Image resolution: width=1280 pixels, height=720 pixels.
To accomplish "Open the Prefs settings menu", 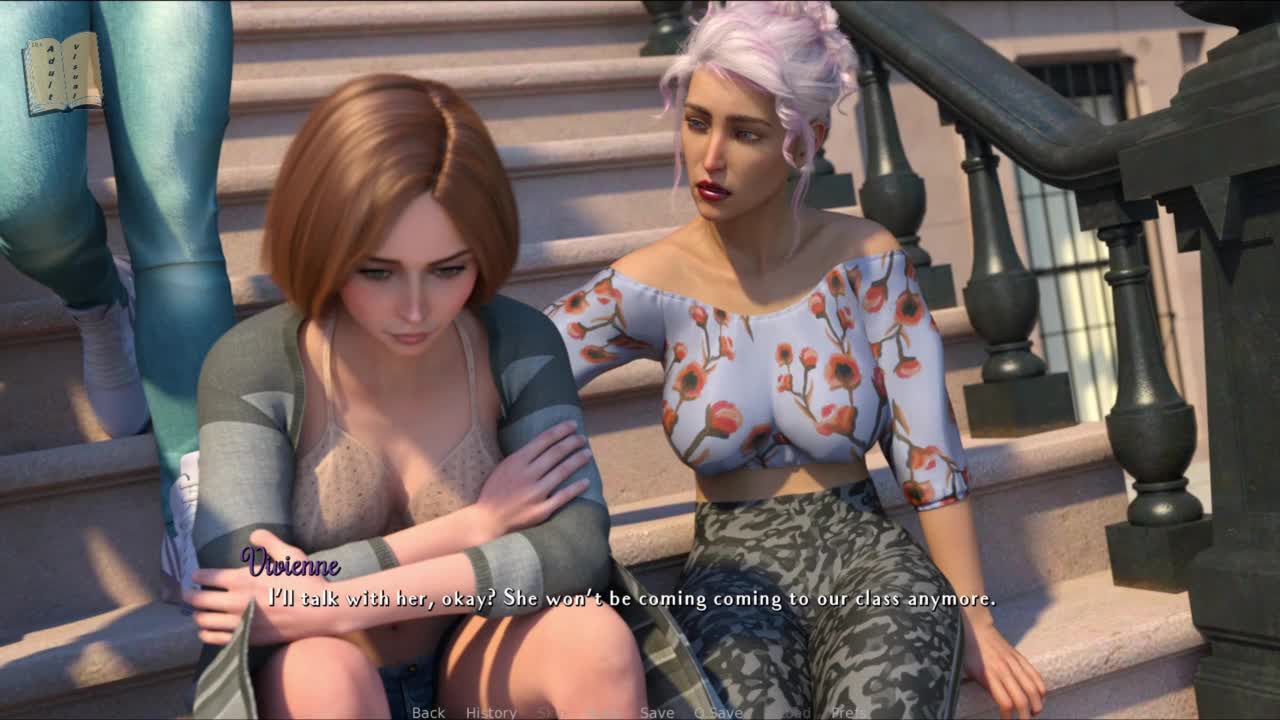I will 850,712.
